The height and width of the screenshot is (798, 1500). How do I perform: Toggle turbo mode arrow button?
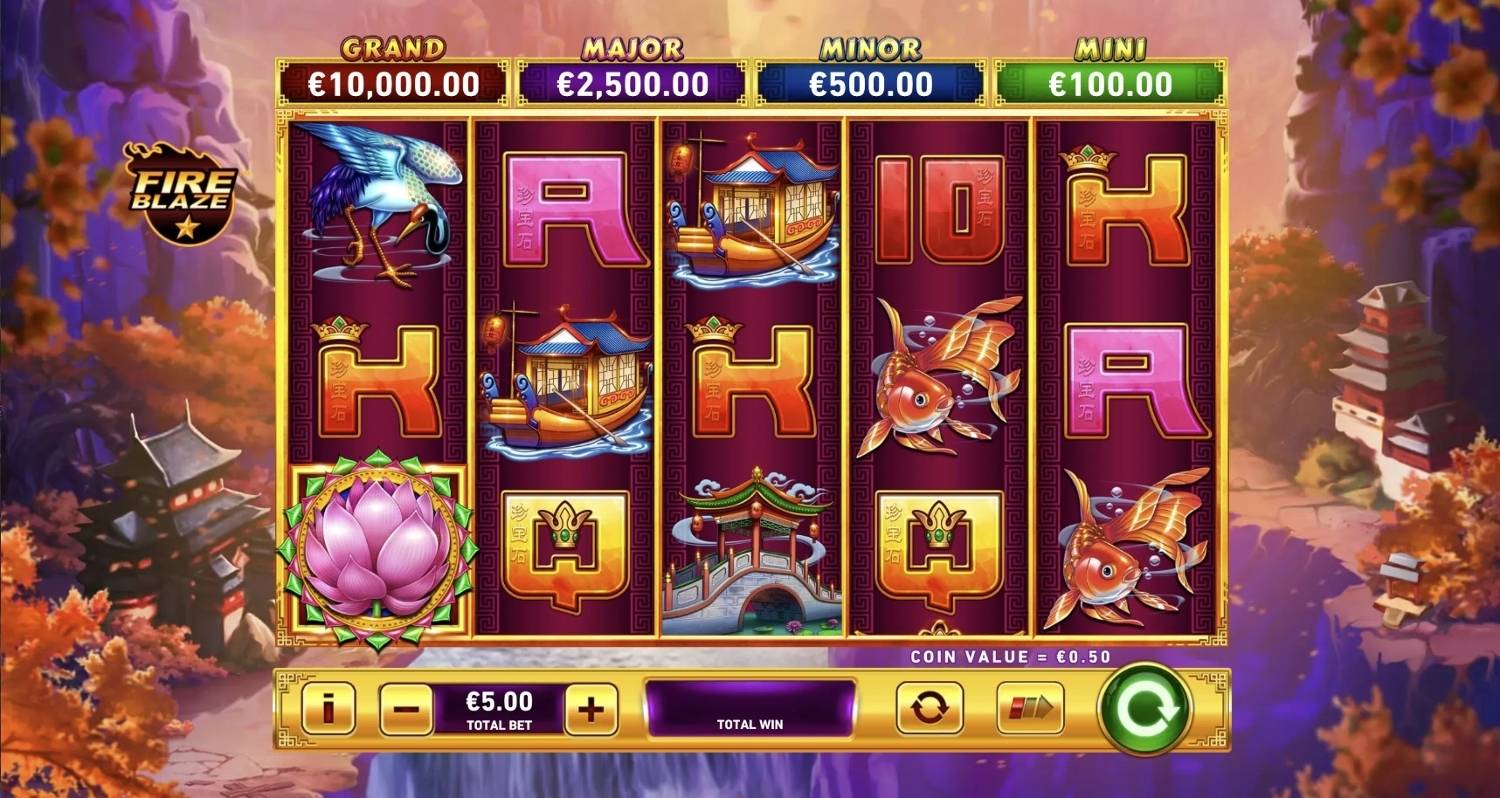click(x=1030, y=709)
